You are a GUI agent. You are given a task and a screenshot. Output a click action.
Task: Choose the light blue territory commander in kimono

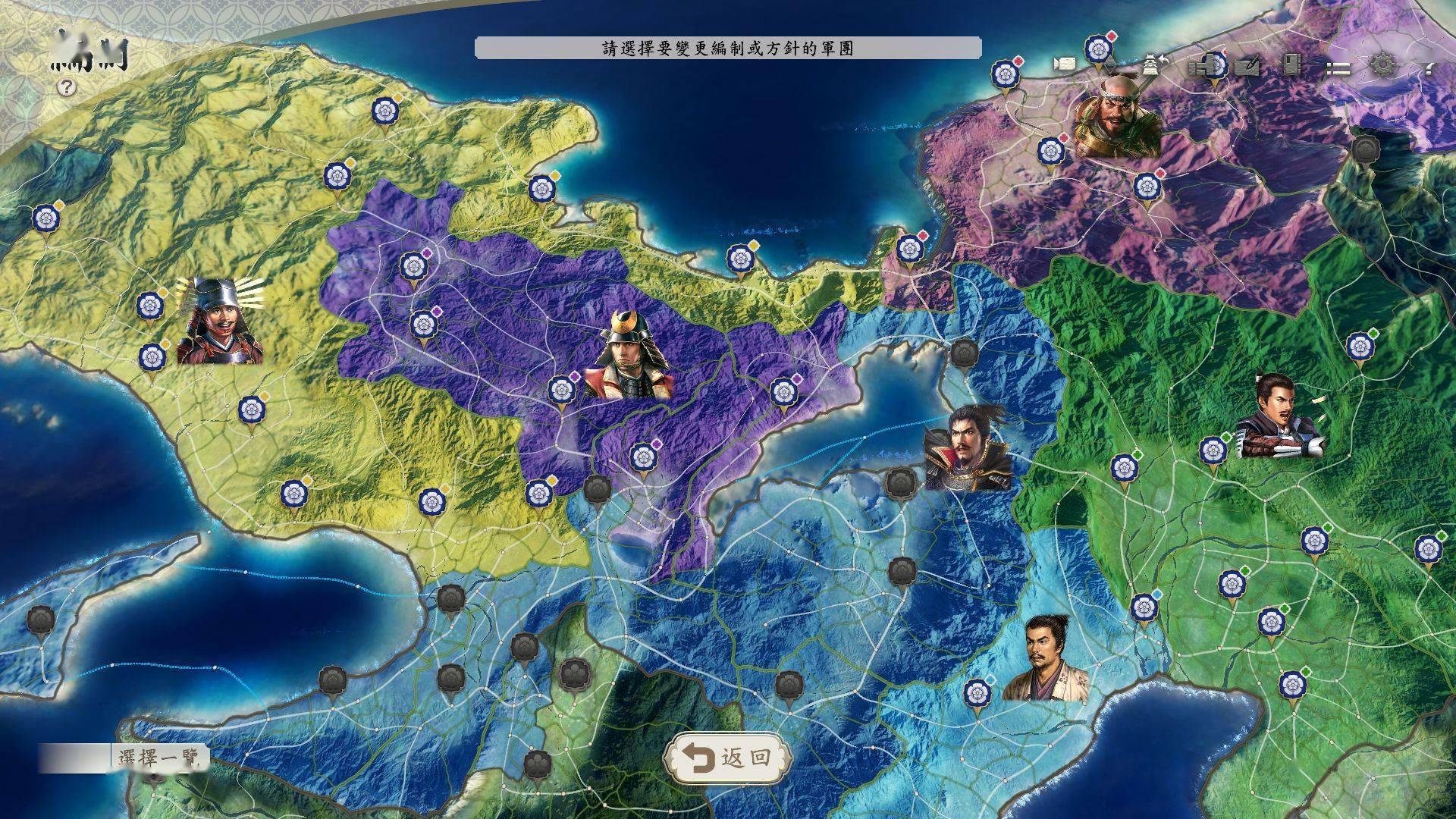1046,658
